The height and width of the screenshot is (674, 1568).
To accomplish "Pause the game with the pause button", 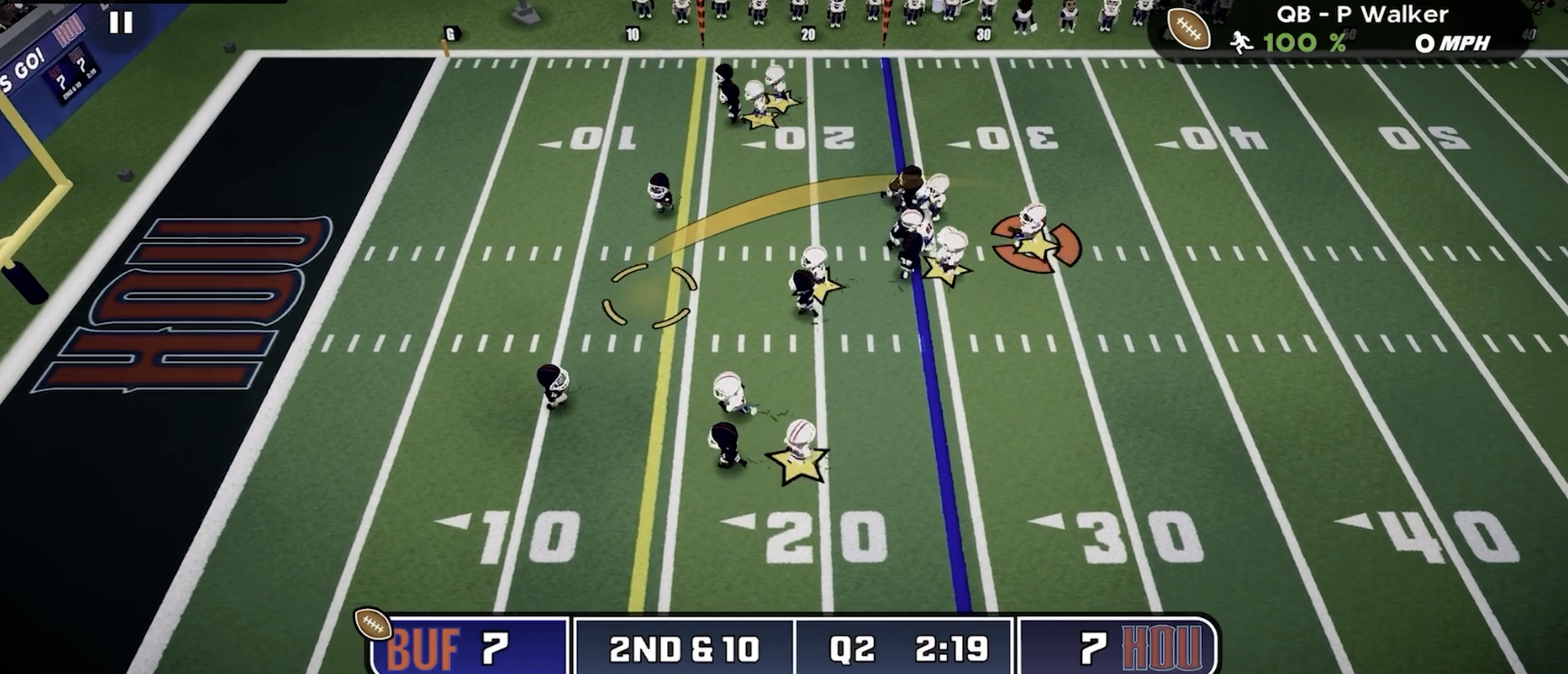I will tap(121, 23).
